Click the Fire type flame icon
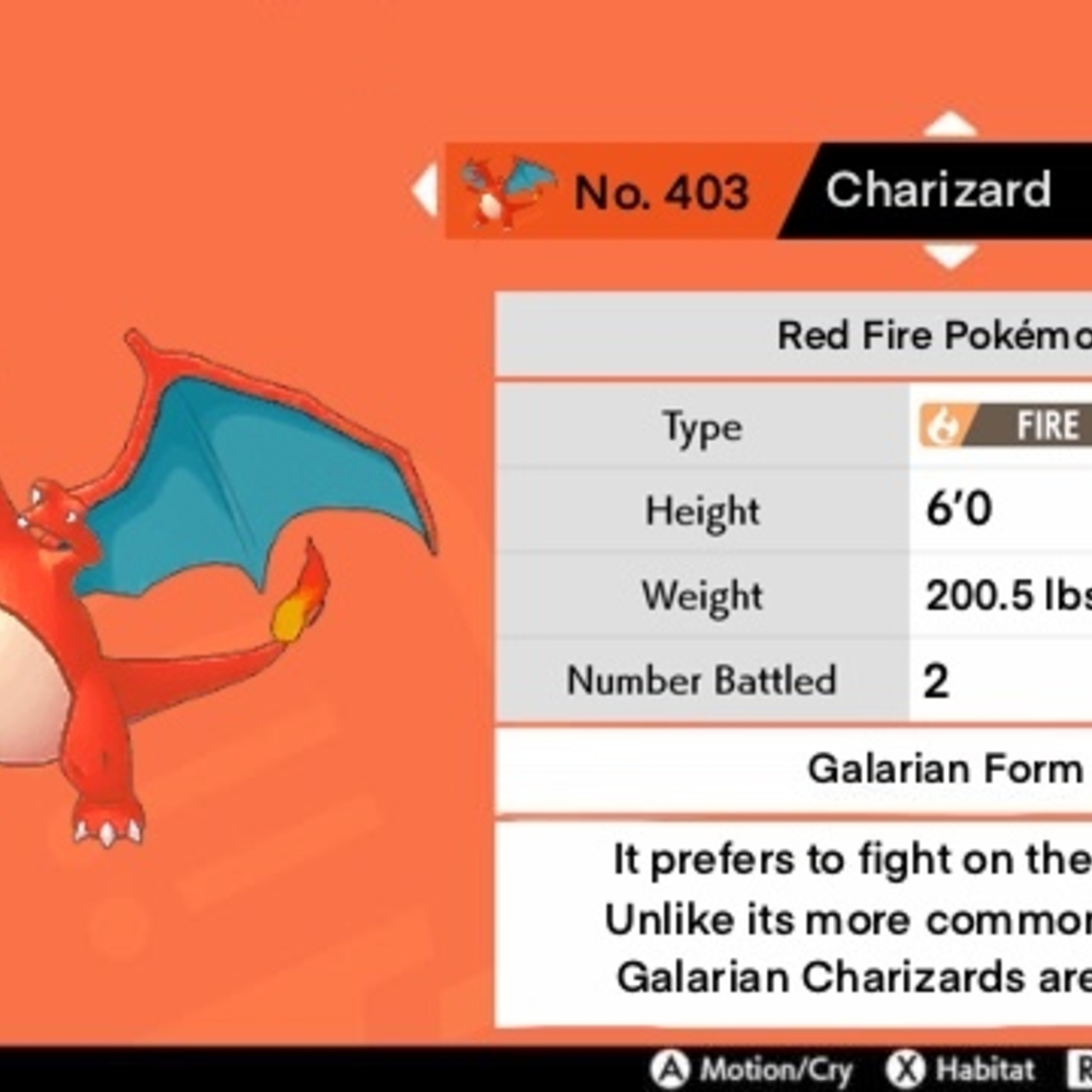 click(943, 426)
